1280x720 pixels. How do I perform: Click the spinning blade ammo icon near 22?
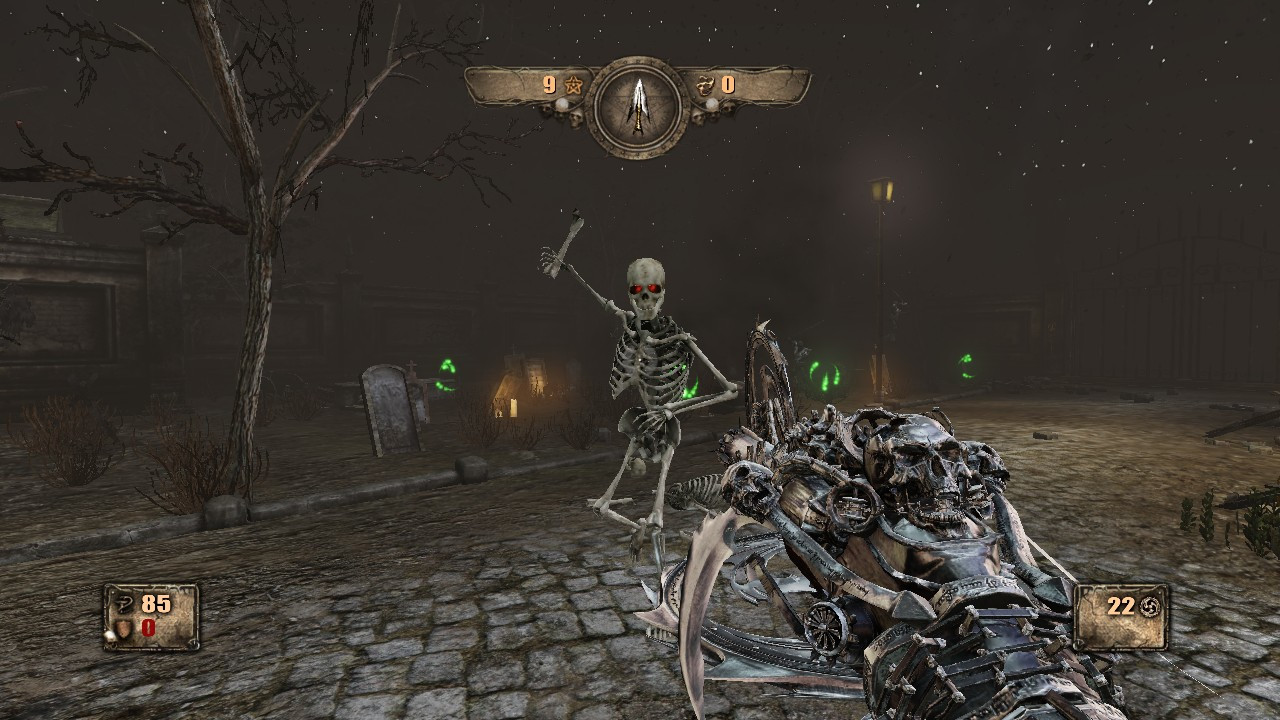tap(1149, 606)
